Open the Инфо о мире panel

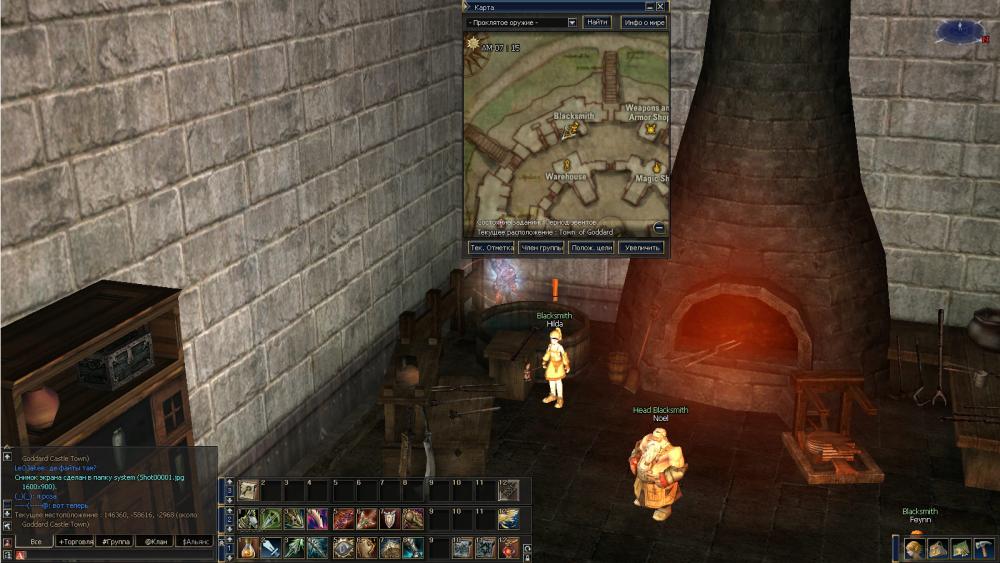coord(642,22)
